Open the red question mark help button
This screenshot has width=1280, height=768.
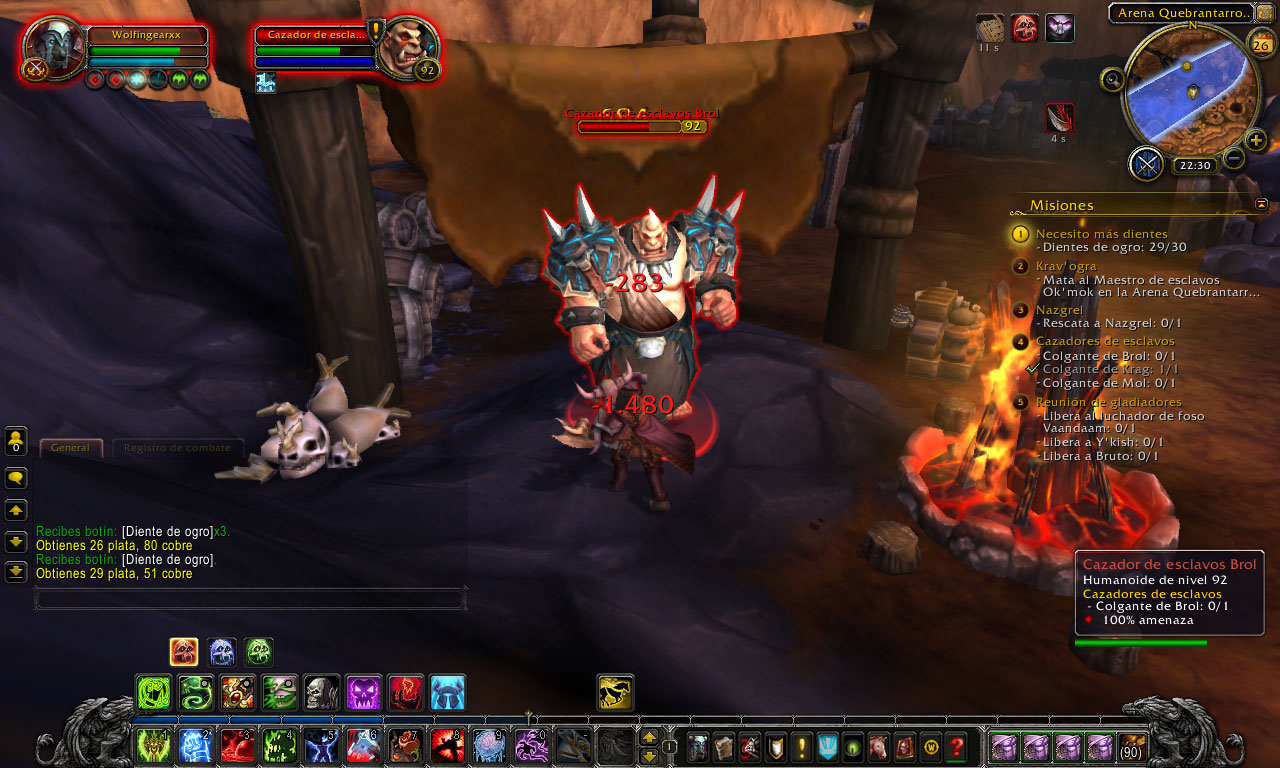click(956, 746)
